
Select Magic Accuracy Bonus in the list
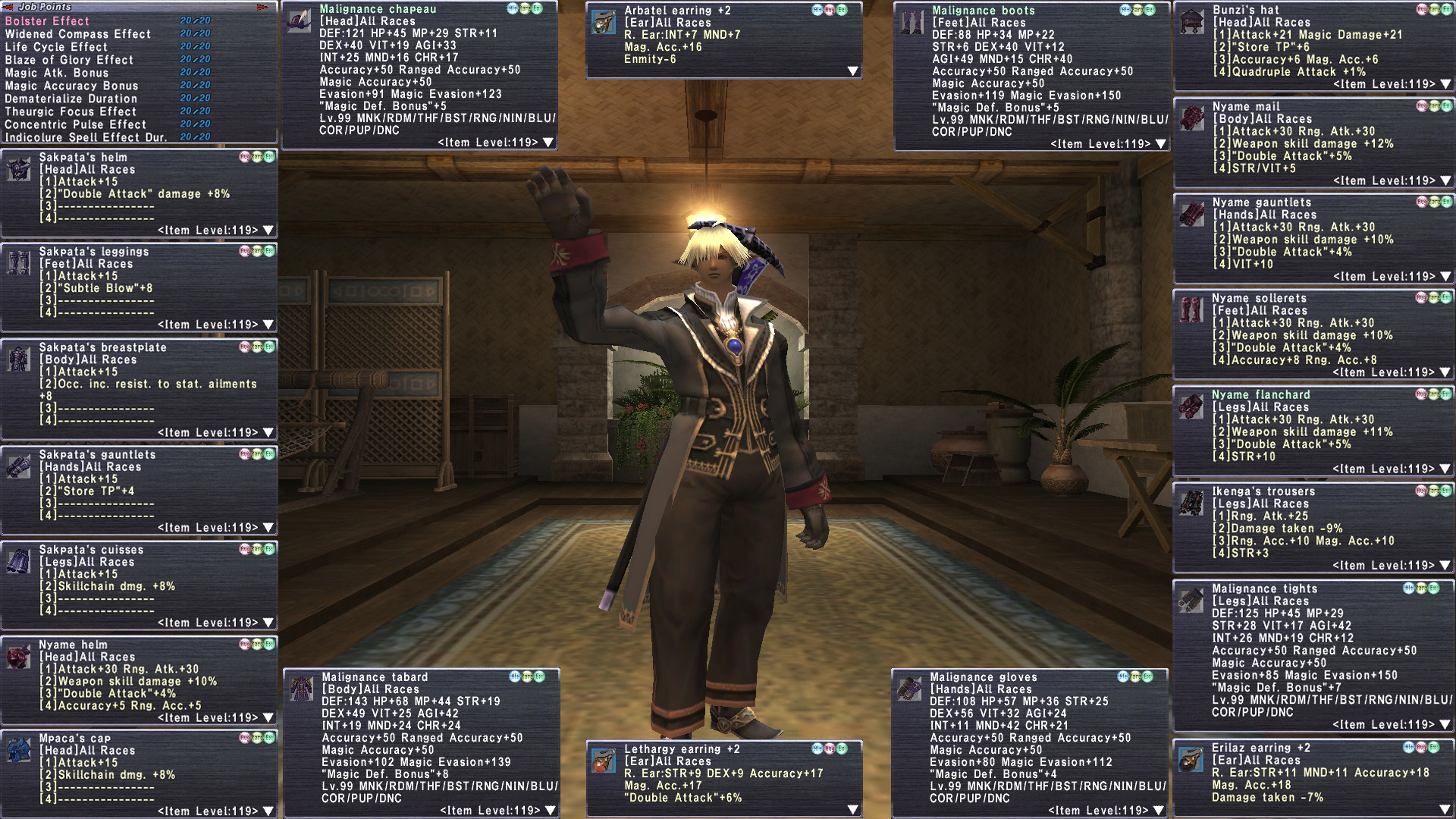coord(71,86)
